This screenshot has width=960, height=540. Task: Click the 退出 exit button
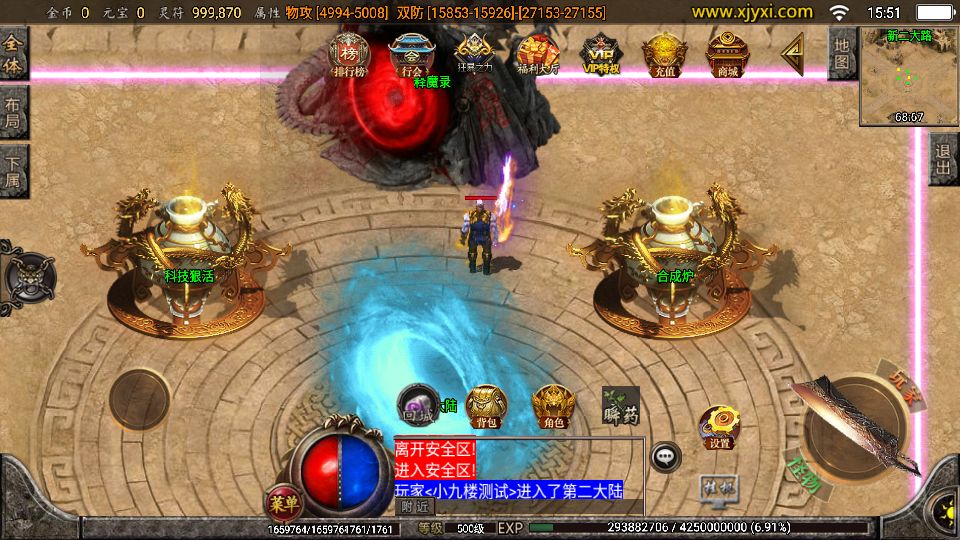943,159
